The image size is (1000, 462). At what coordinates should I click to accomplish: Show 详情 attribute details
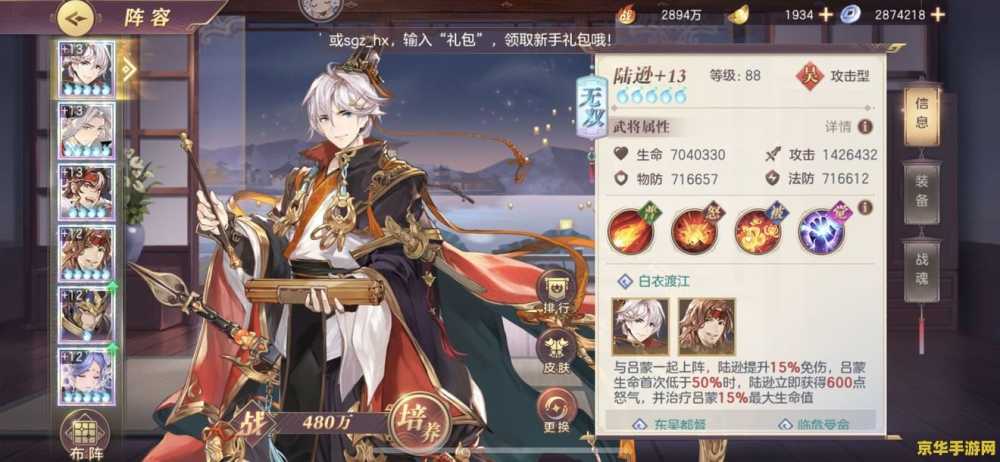(x=846, y=127)
